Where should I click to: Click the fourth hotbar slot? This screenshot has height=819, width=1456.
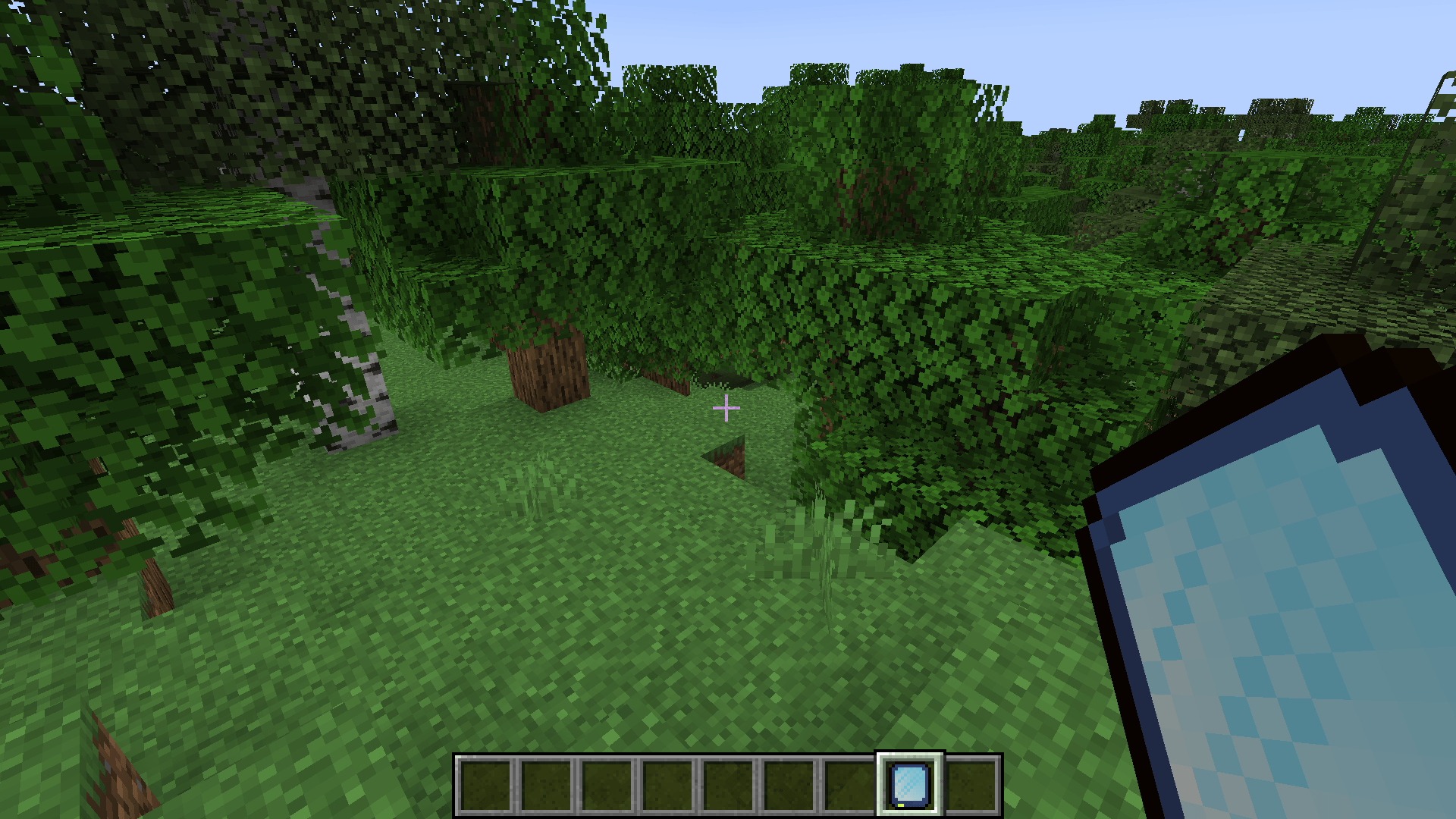coord(667,785)
